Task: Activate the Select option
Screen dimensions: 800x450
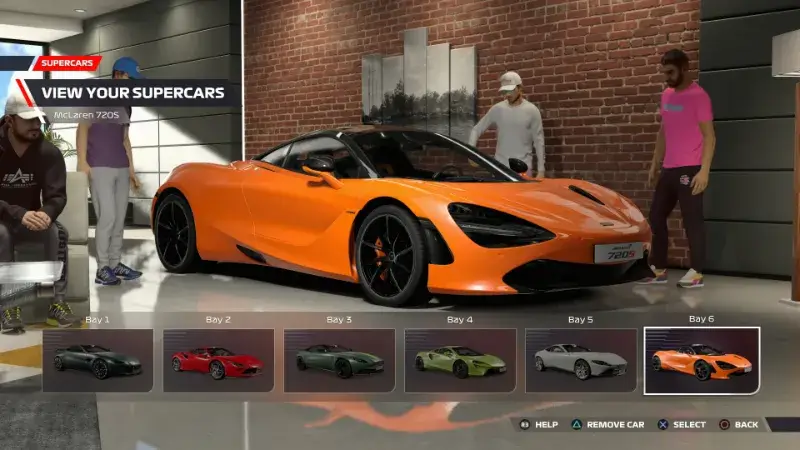Action: pyautogui.click(x=681, y=424)
